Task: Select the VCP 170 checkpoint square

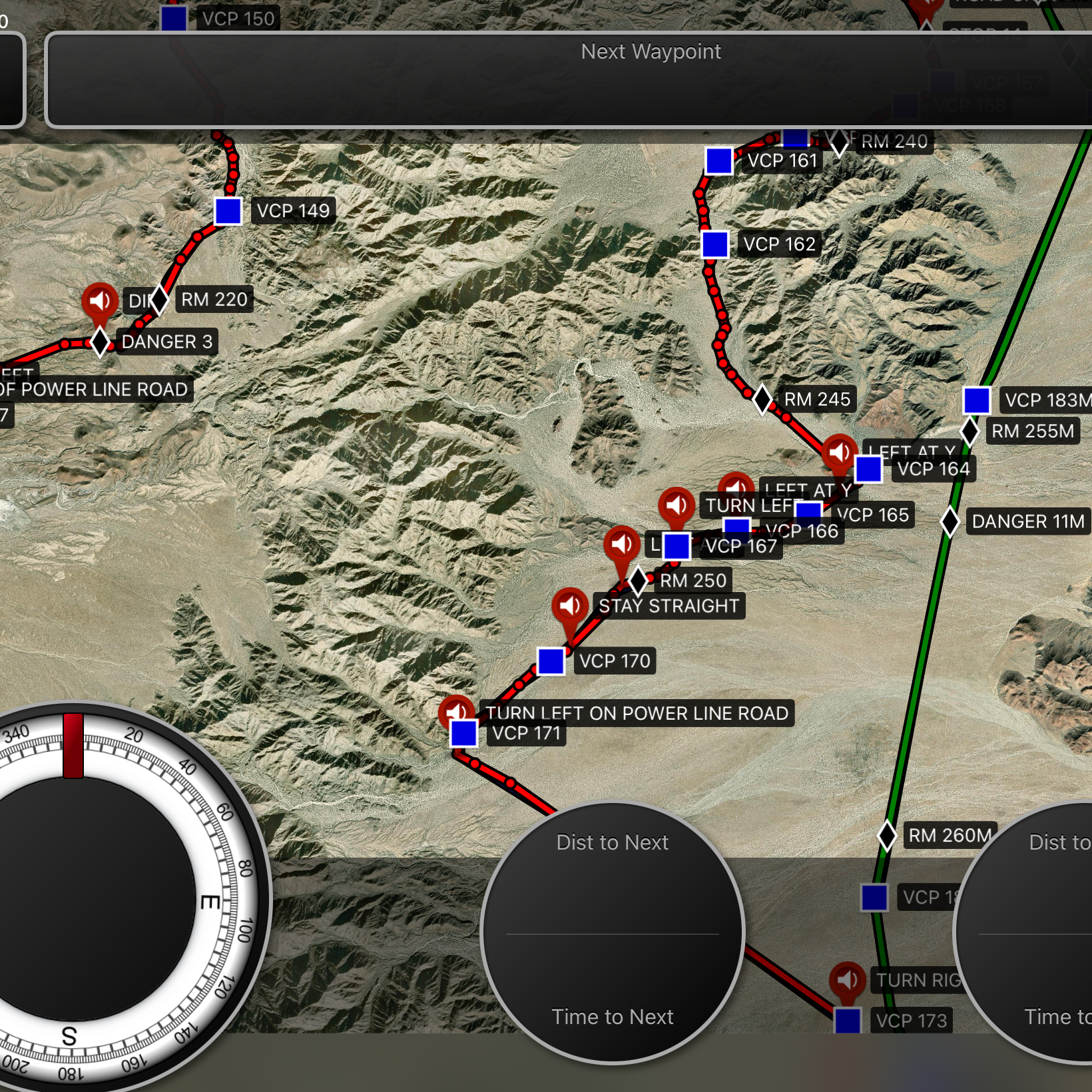Action: [551, 661]
